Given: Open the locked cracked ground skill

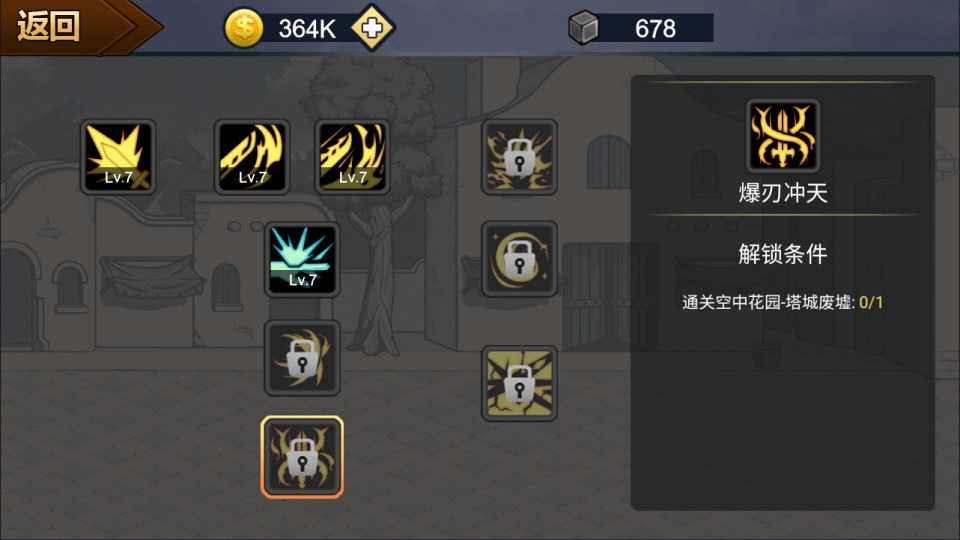Looking at the screenshot, I should [x=519, y=384].
